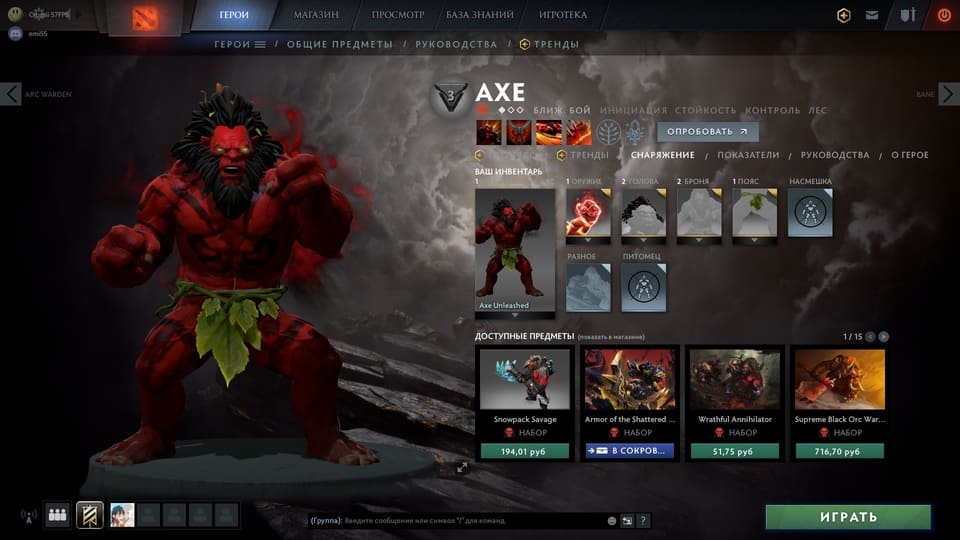Try the hero with ОПРОБОВАТЬ button

point(707,131)
